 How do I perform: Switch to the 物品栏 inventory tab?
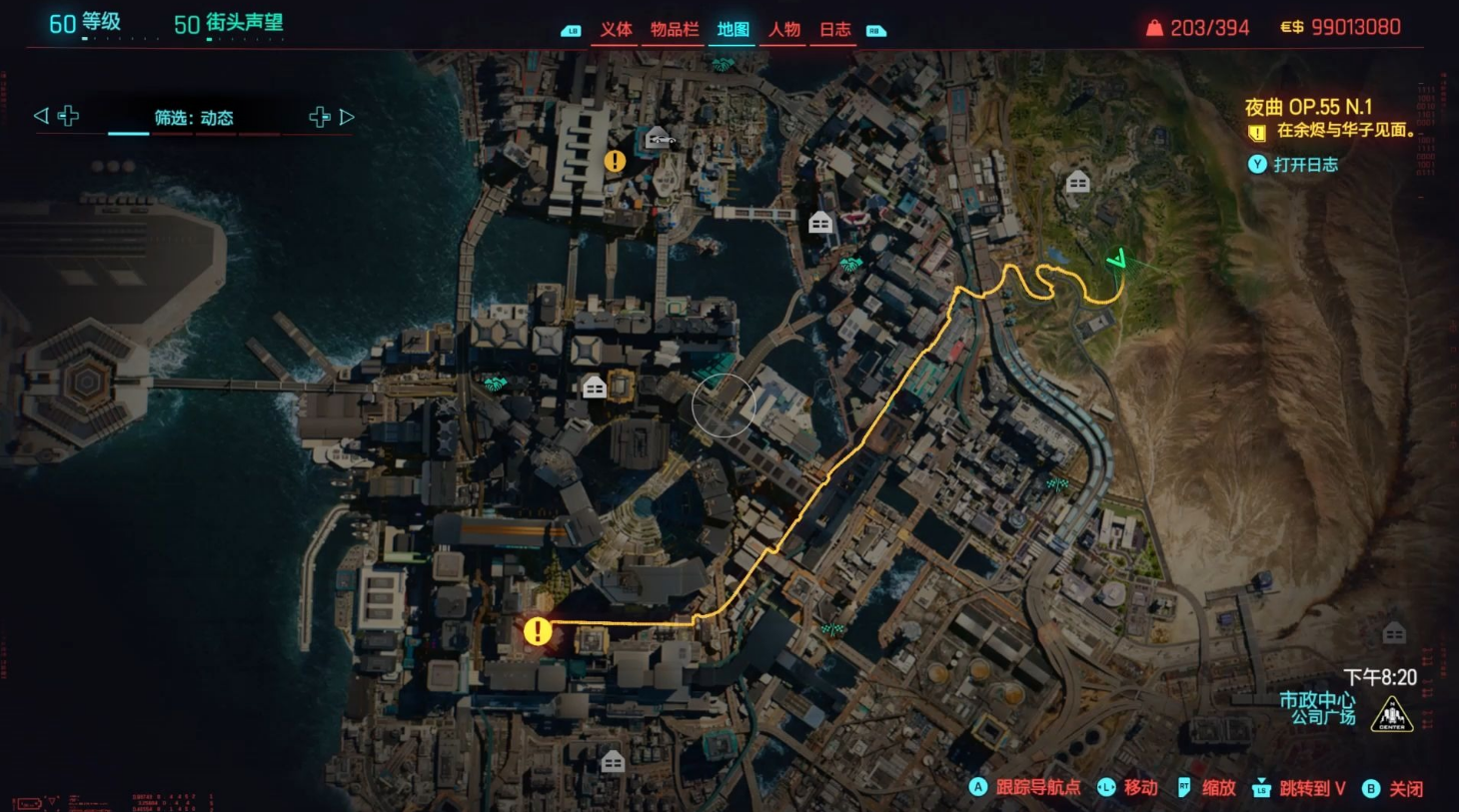675,30
